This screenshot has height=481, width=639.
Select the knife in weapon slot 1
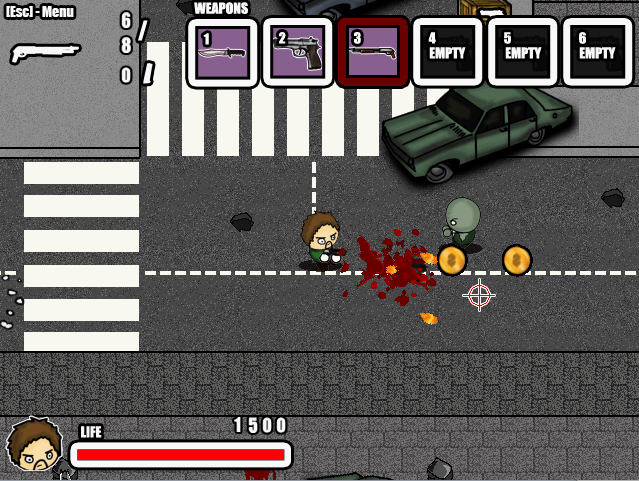223,52
